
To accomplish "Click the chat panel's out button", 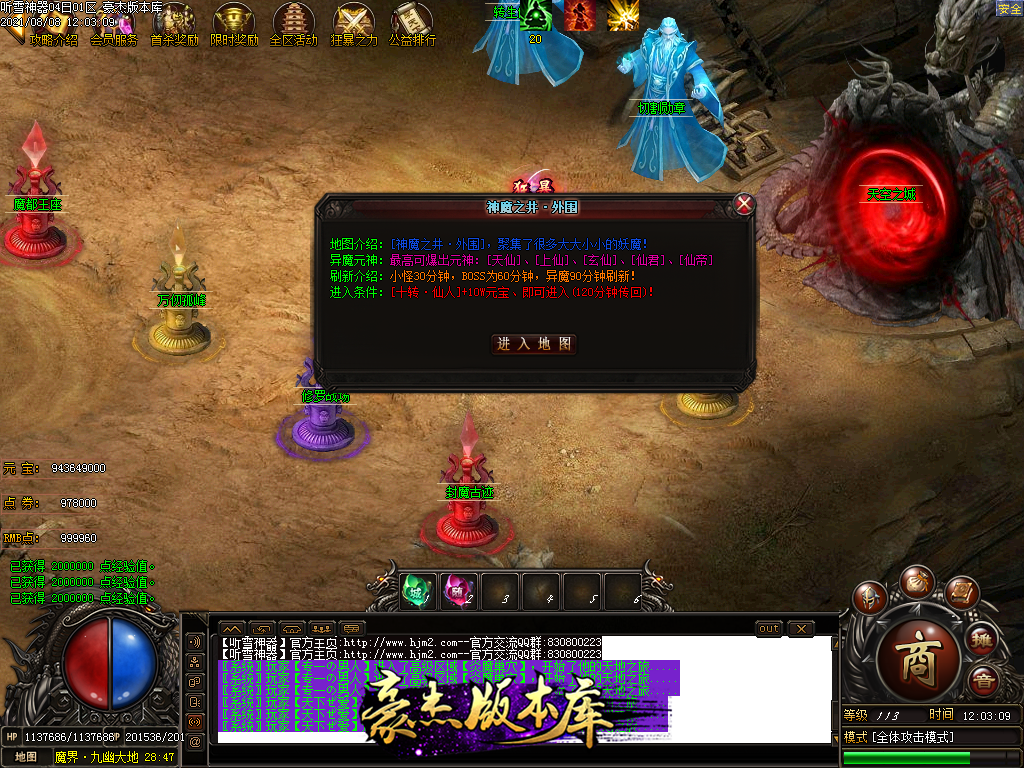I will [768, 629].
